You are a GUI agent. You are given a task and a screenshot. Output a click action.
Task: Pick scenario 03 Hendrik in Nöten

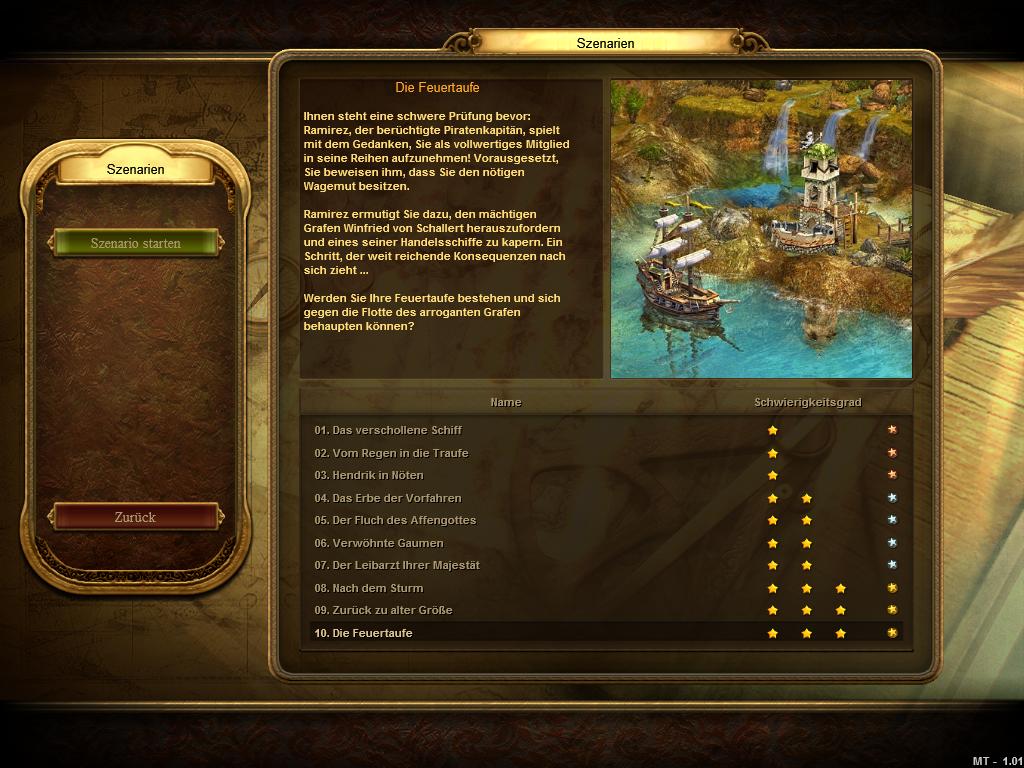pos(369,475)
